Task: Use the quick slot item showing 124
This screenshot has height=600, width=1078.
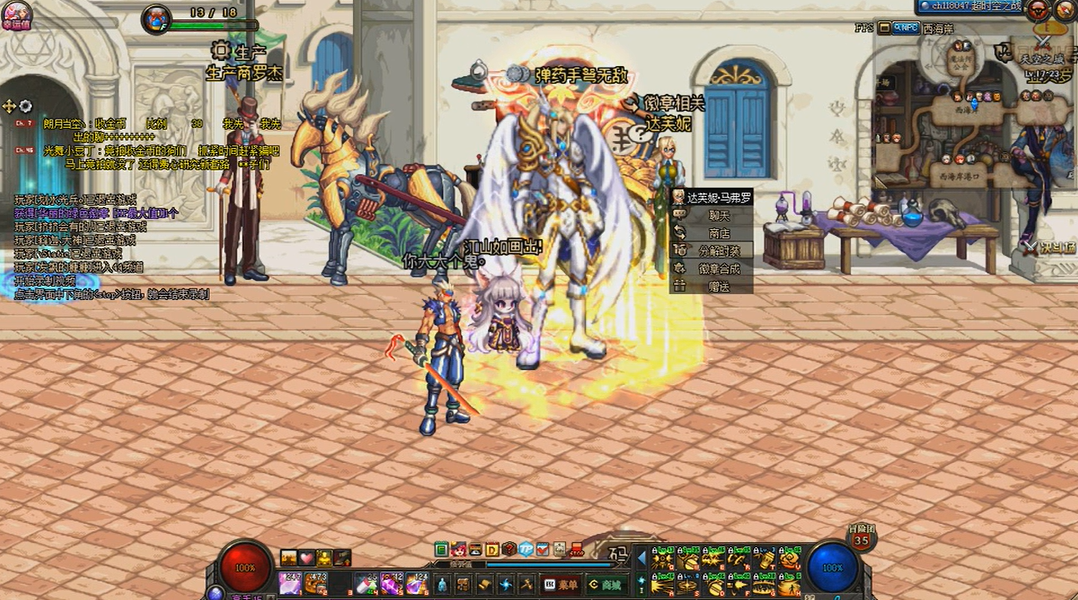Action: click(x=417, y=583)
